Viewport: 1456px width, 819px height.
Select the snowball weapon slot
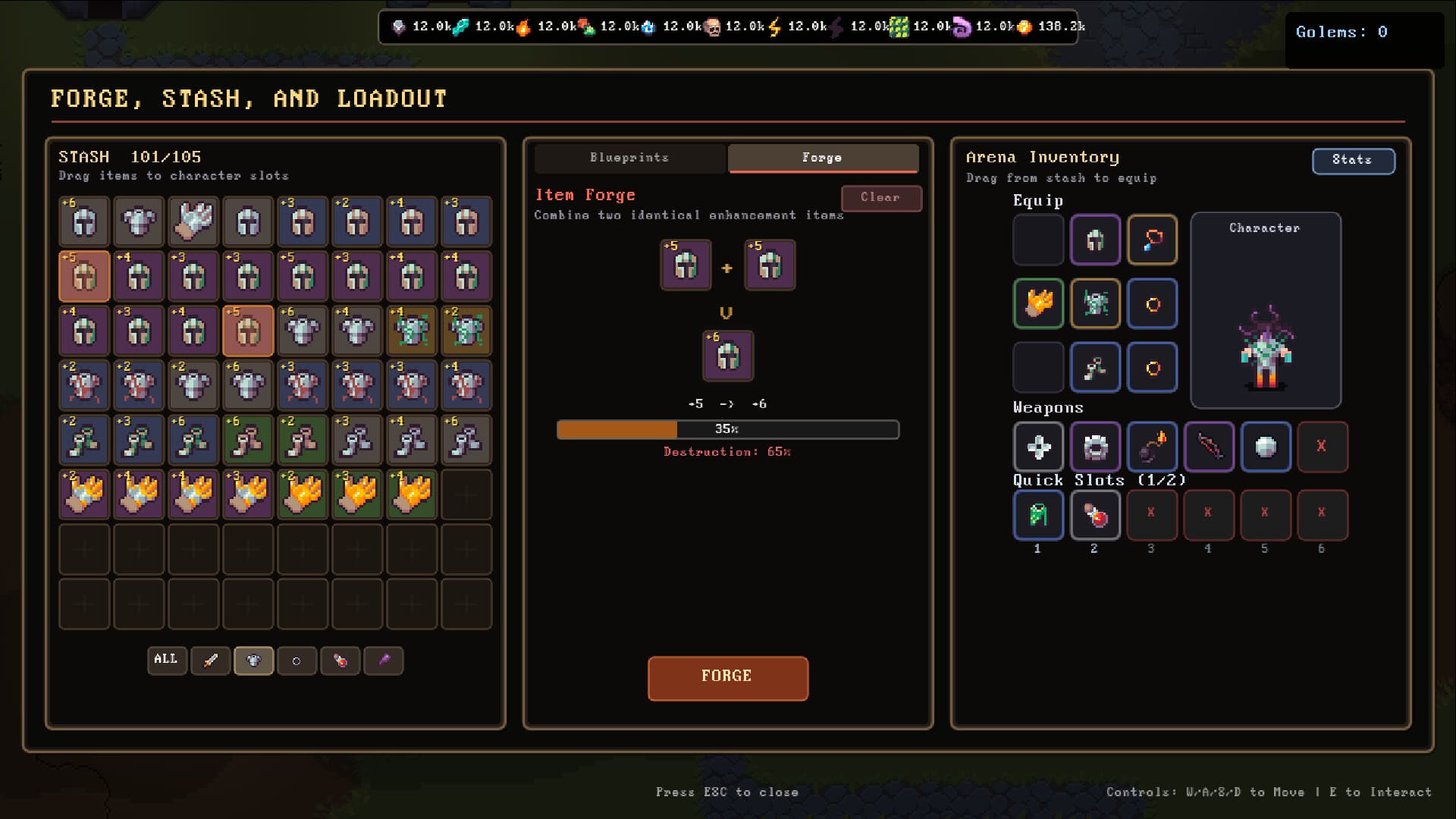click(x=1266, y=447)
